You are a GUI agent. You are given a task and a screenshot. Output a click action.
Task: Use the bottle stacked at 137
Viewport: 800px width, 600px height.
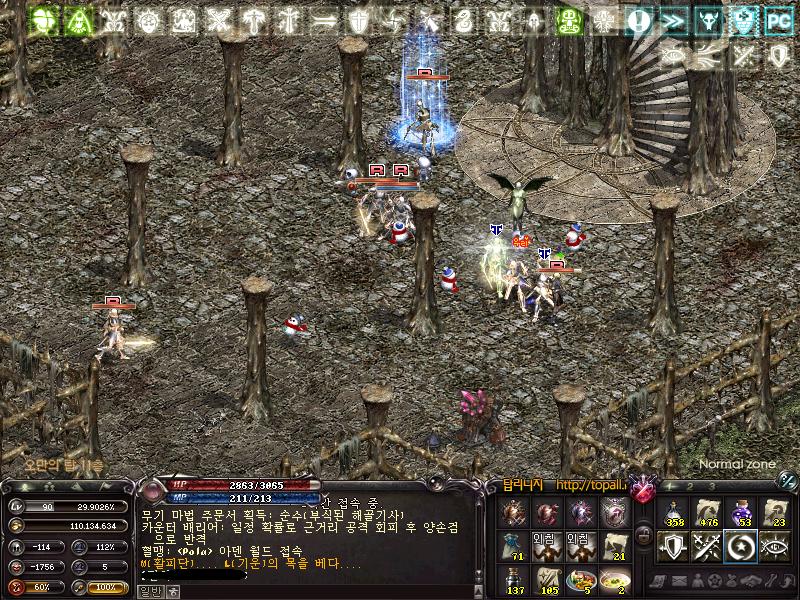[513, 580]
